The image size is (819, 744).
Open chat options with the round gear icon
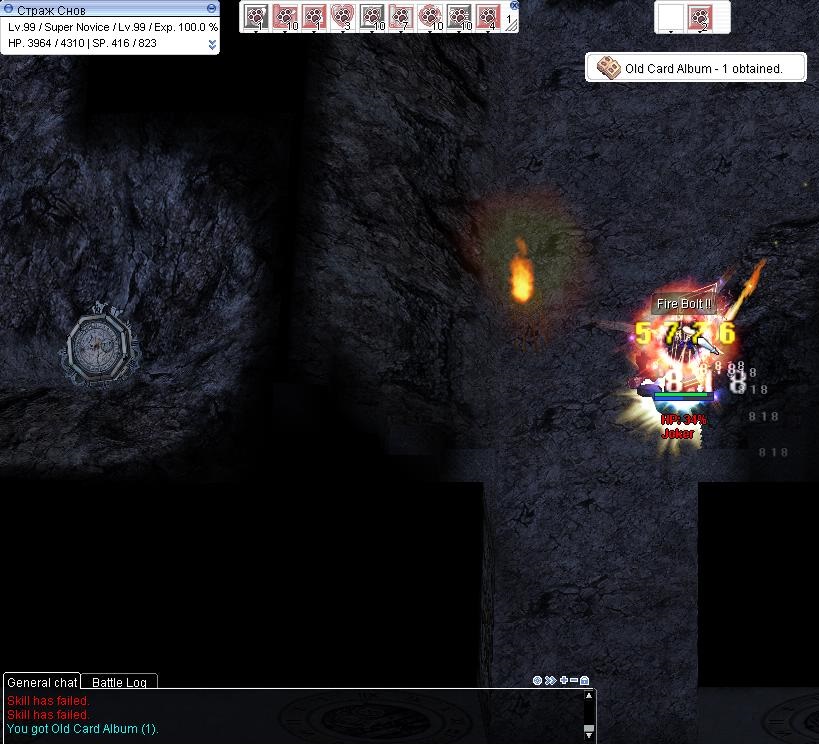538,681
